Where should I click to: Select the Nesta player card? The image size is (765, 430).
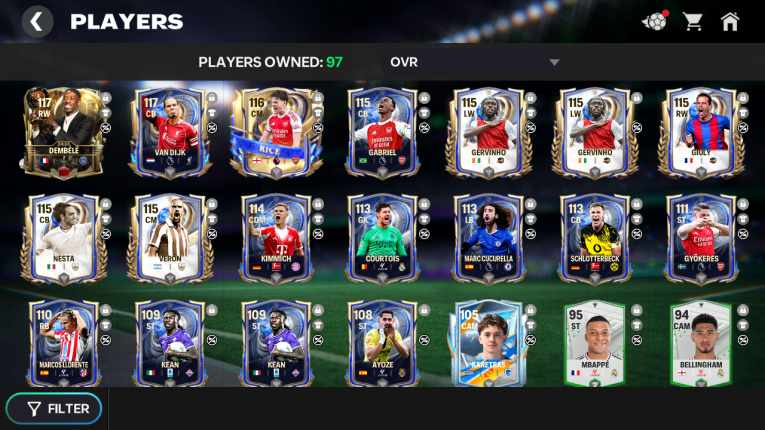click(x=62, y=238)
